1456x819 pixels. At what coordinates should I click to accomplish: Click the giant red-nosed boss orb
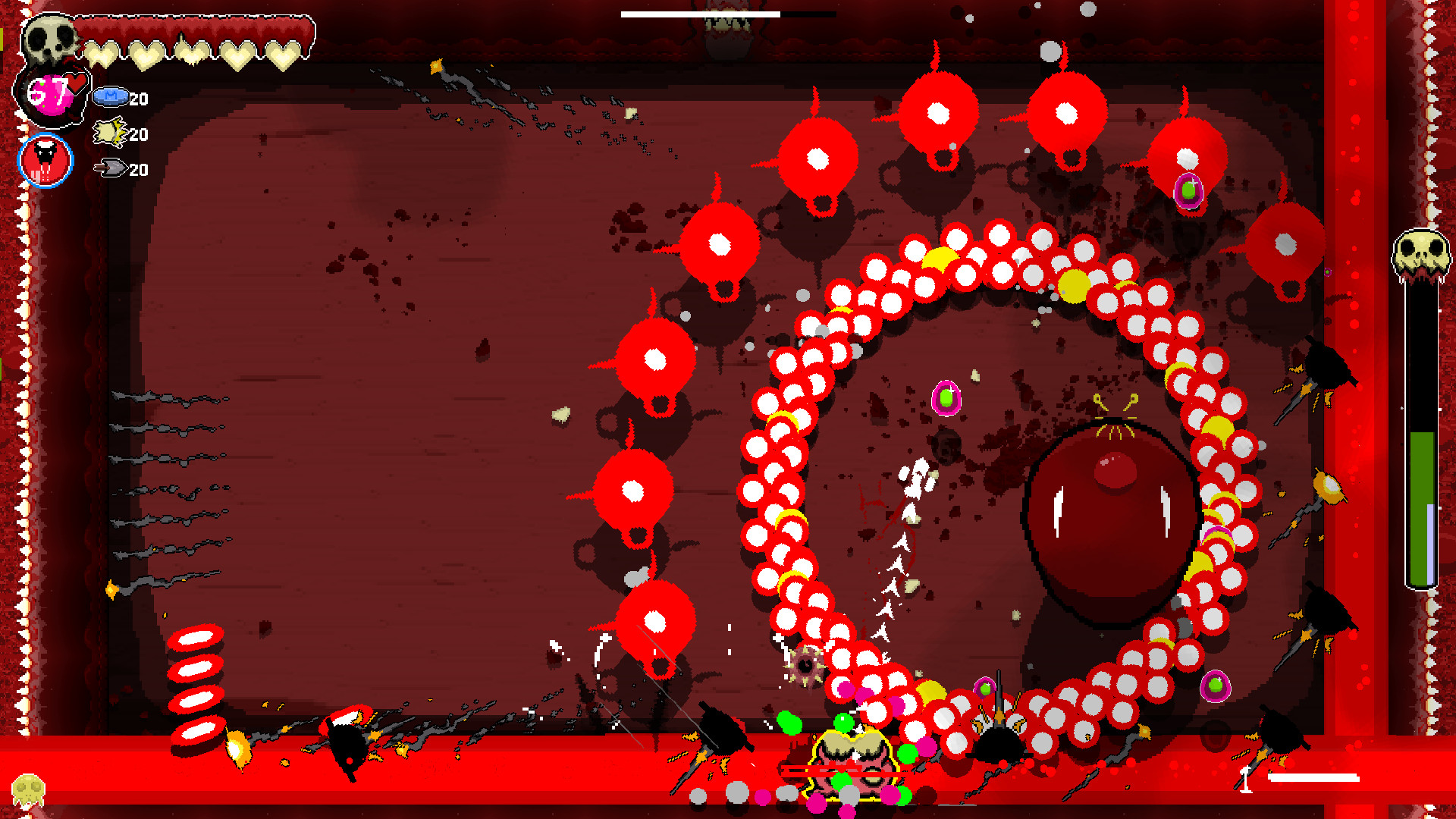(x=1109, y=523)
